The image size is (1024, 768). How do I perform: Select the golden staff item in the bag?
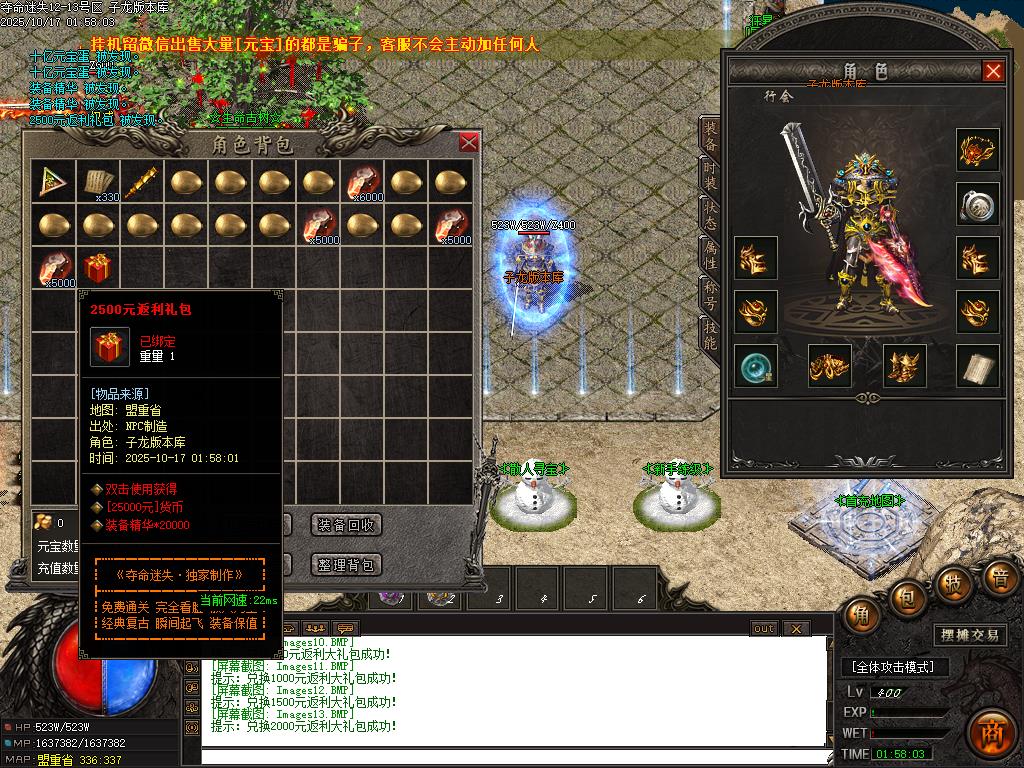[141, 182]
